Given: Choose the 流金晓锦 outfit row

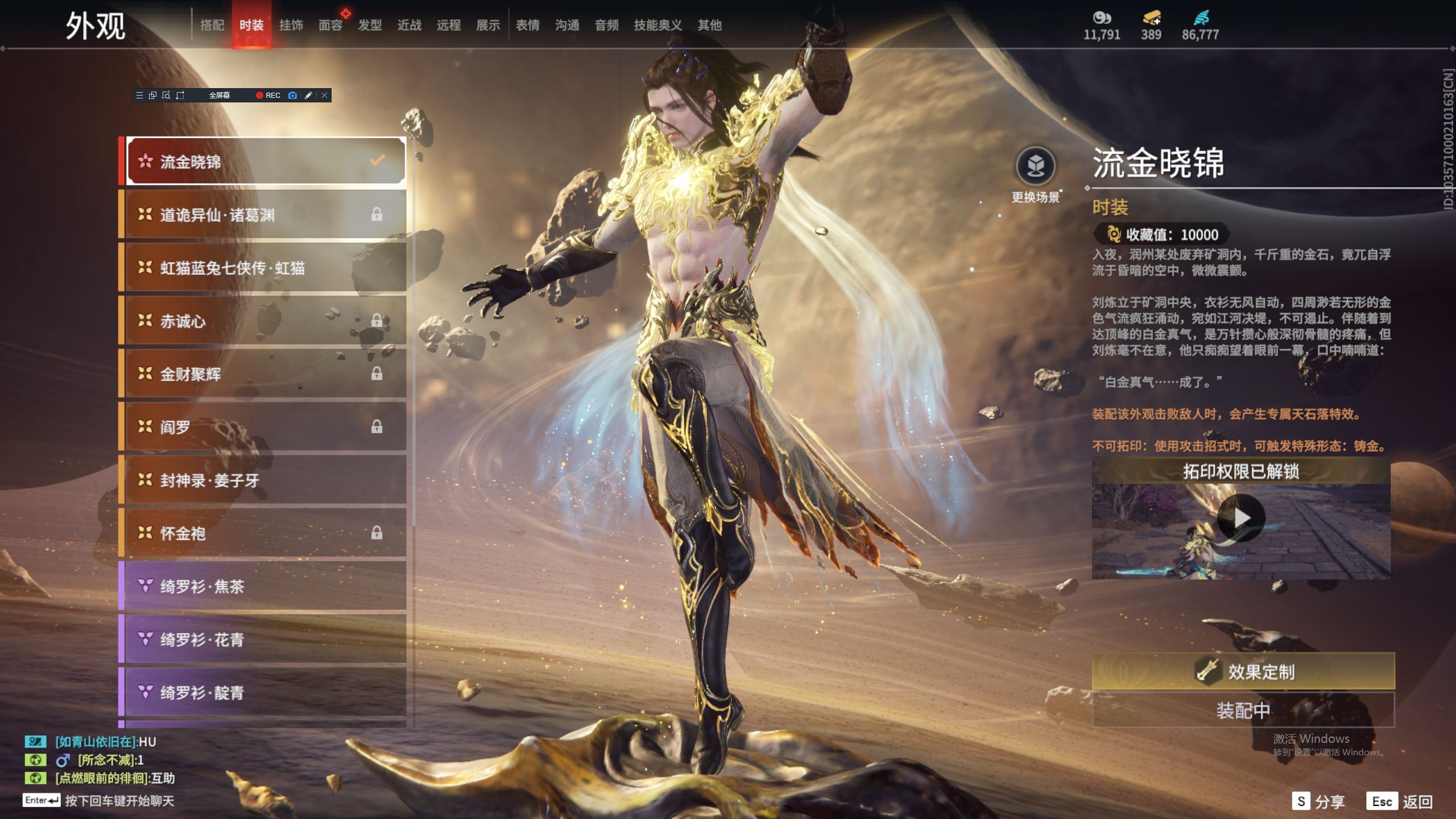Looking at the screenshot, I should click(x=265, y=162).
